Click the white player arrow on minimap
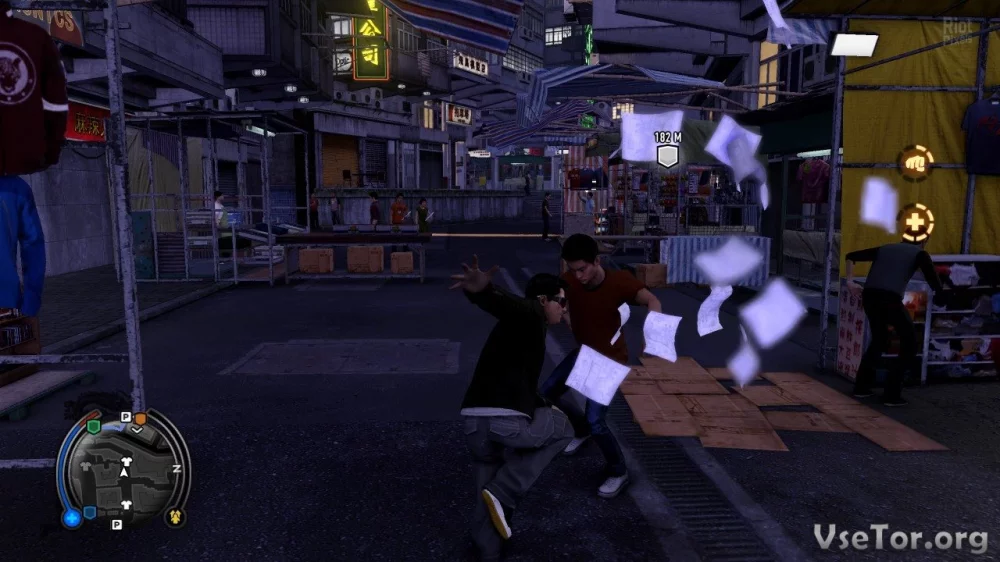 (x=124, y=471)
